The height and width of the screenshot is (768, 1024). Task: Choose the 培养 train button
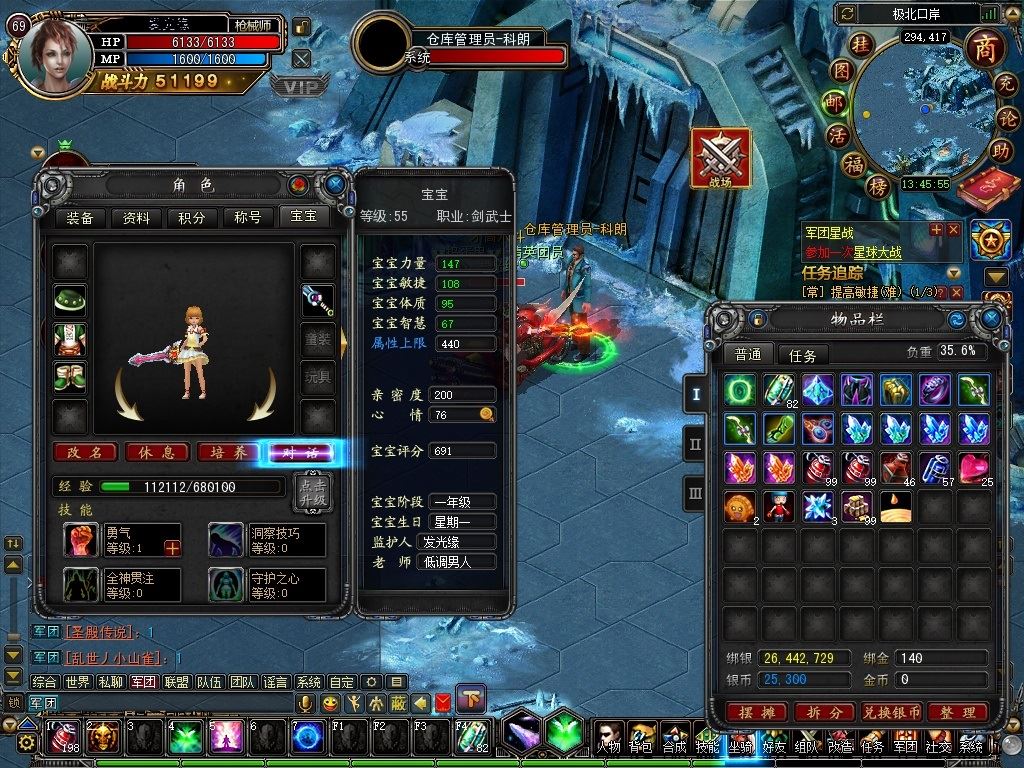(229, 452)
